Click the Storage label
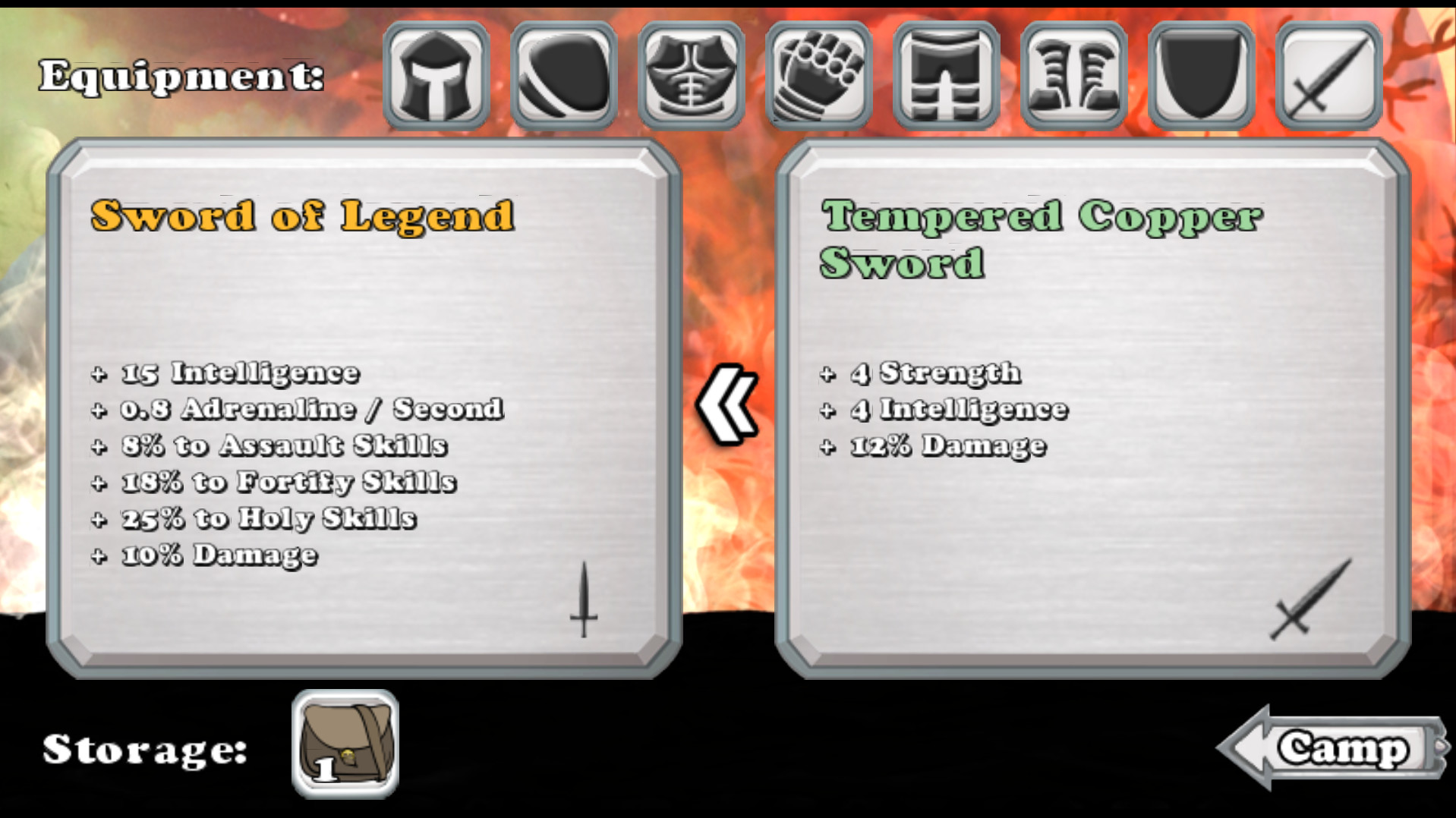Image resolution: width=1456 pixels, height=818 pixels. tap(144, 751)
